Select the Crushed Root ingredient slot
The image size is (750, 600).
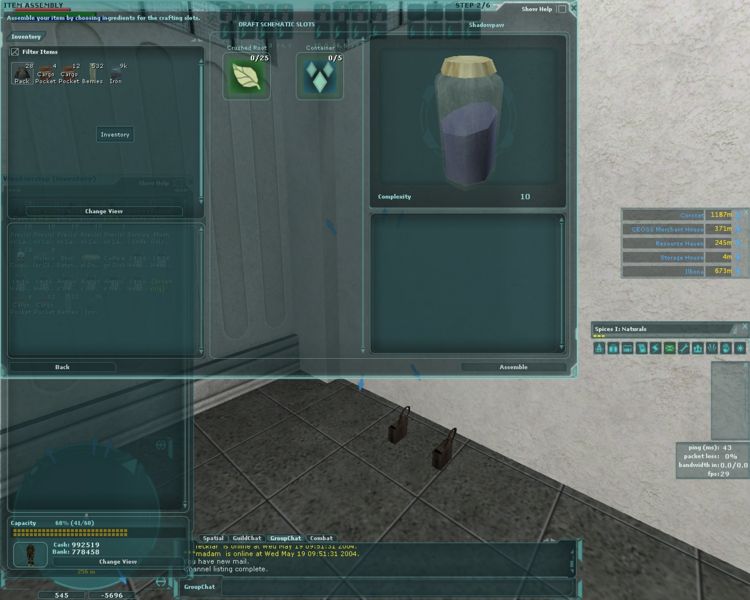coord(246,78)
